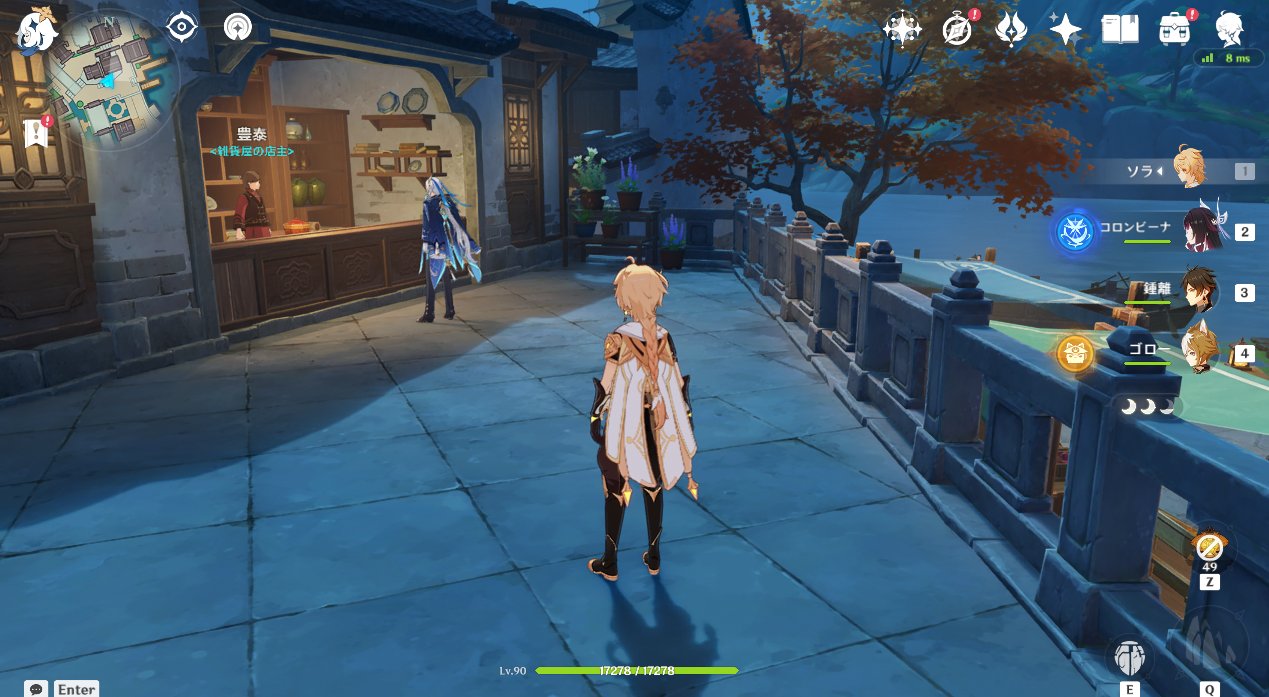Use the gadget showing 49 charges
1269x697 pixels.
1209,549
